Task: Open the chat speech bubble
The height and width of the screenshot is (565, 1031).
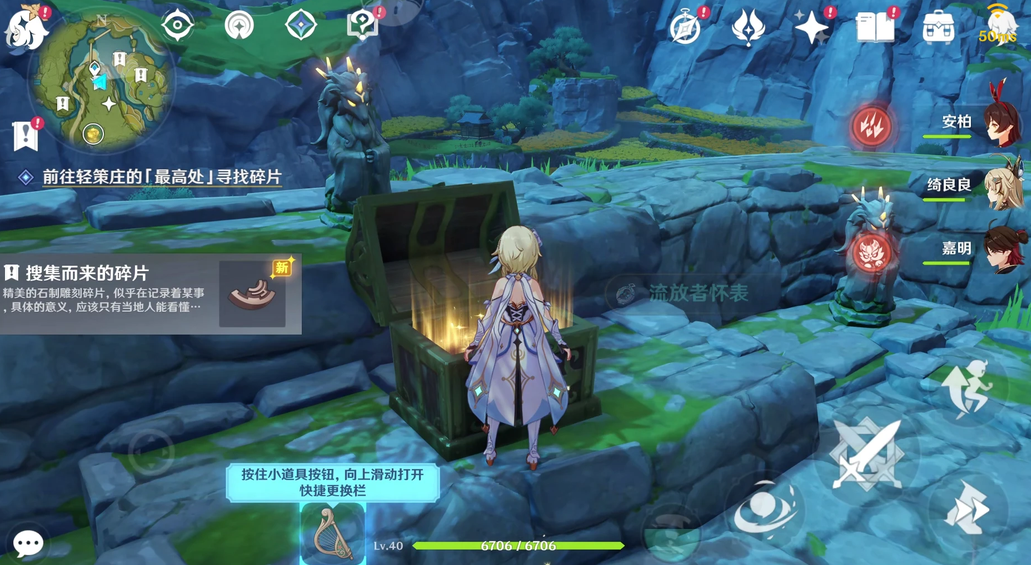Action: [28, 543]
